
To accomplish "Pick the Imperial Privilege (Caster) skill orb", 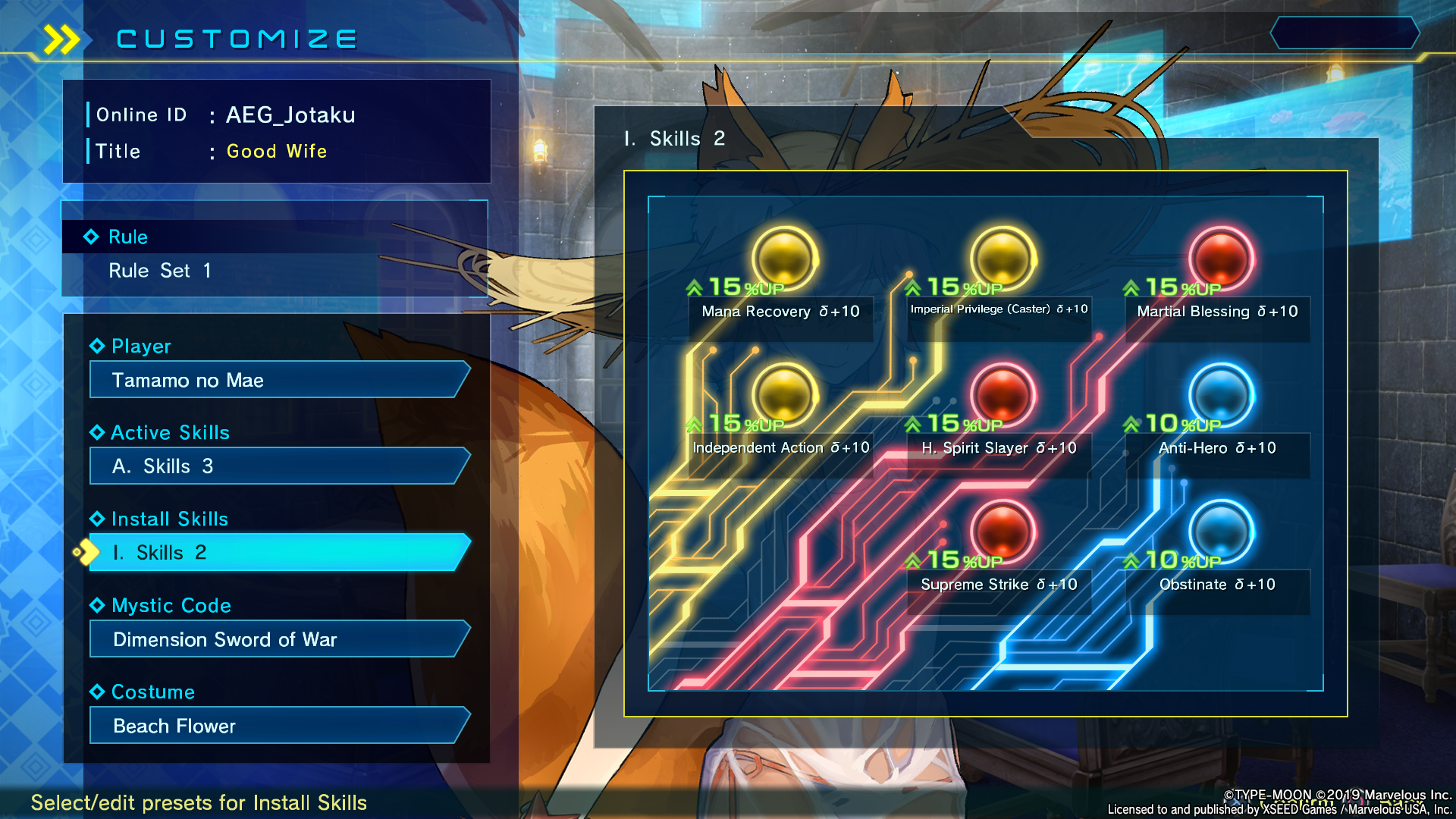I will [x=1003, y=258].
